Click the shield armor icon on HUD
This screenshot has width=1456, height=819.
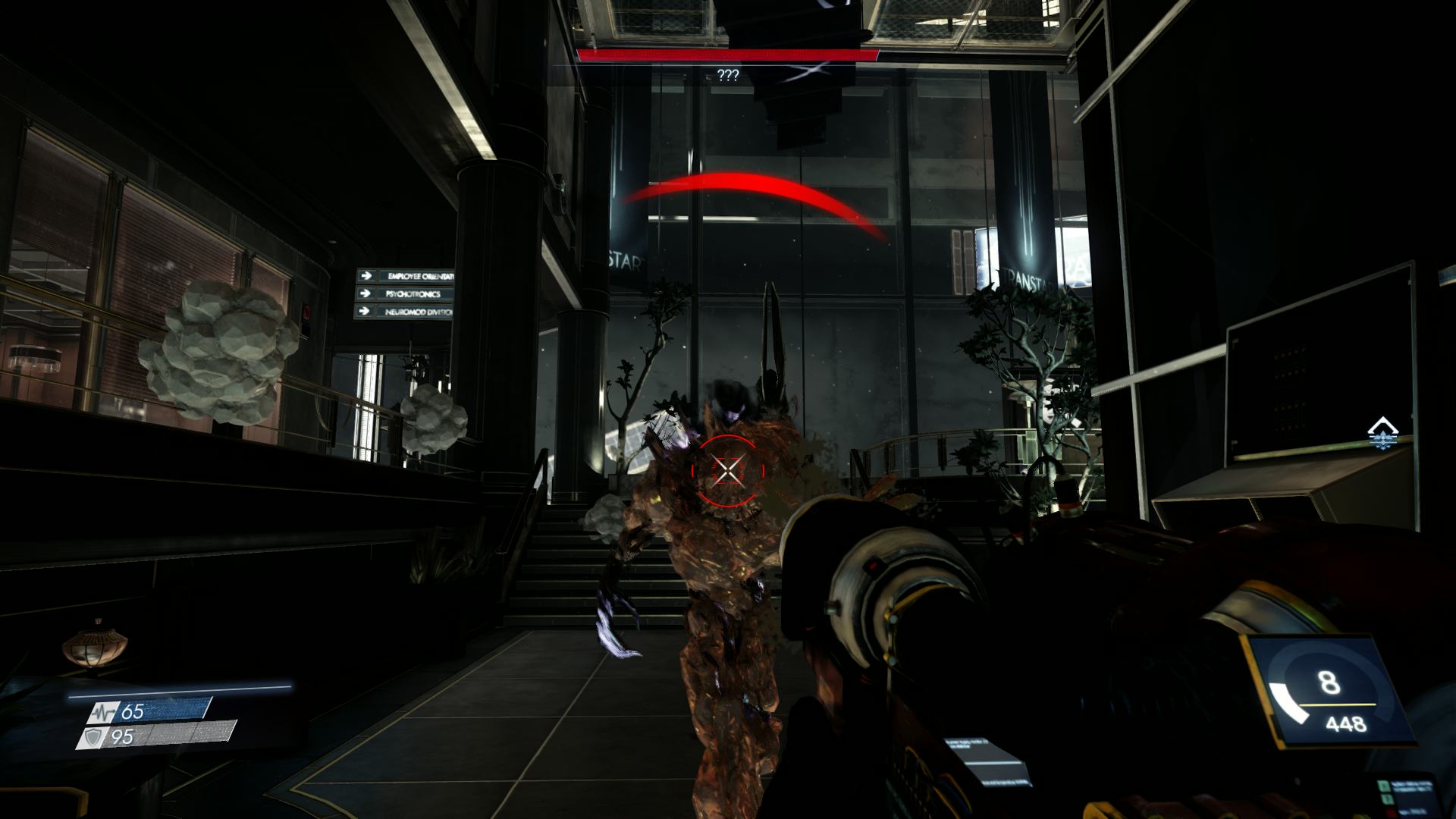click(x=94, y=736)
